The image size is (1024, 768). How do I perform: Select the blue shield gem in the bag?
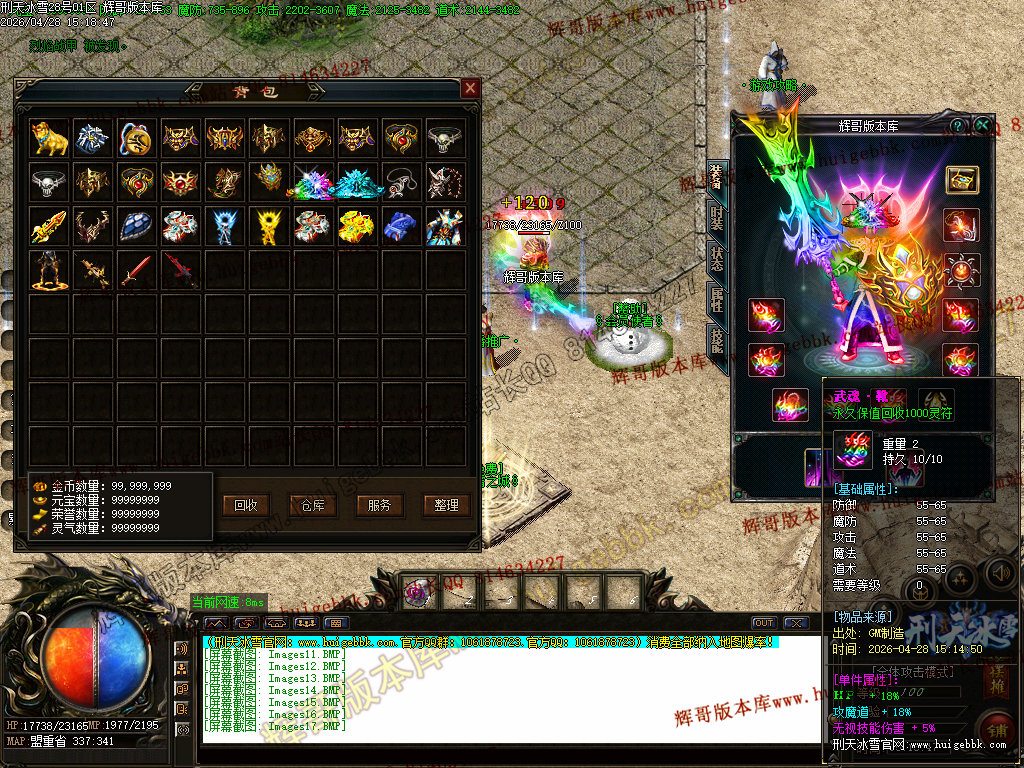137,226
